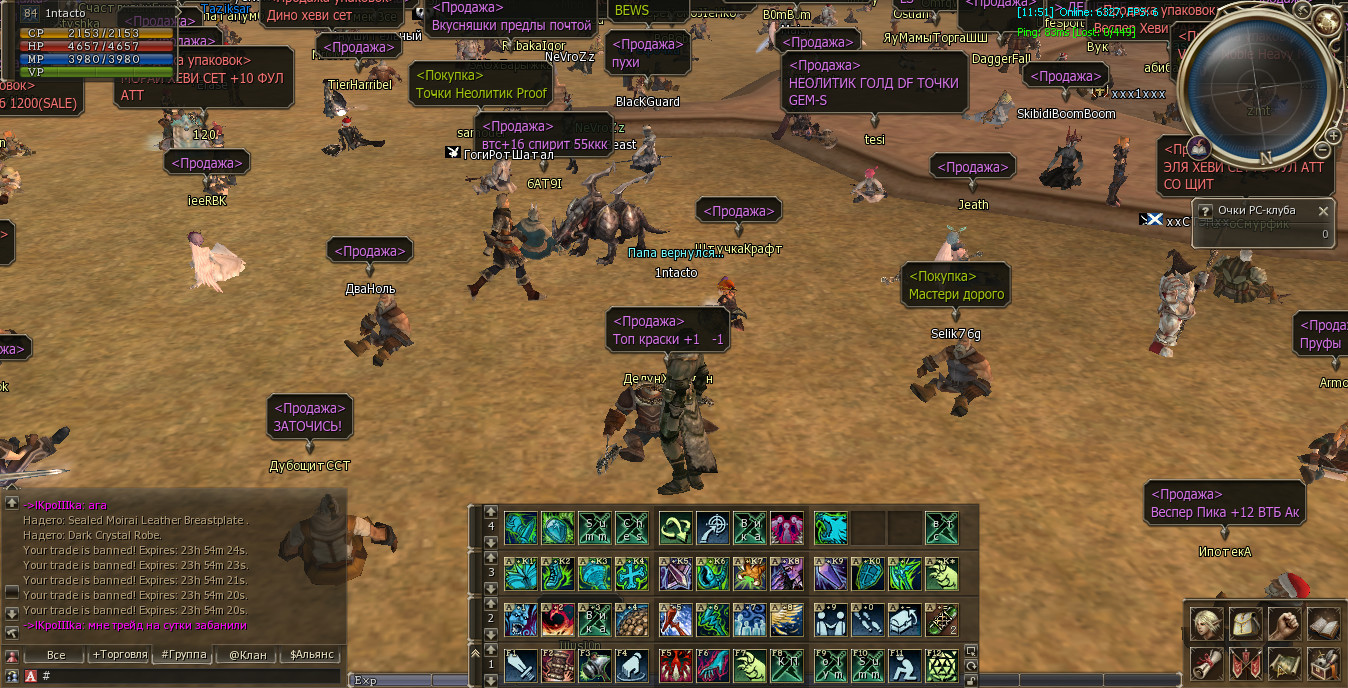Screen dimensions: 1348x688
Task: Zoom in the minimap with plus button
Action: point(1333,136)
